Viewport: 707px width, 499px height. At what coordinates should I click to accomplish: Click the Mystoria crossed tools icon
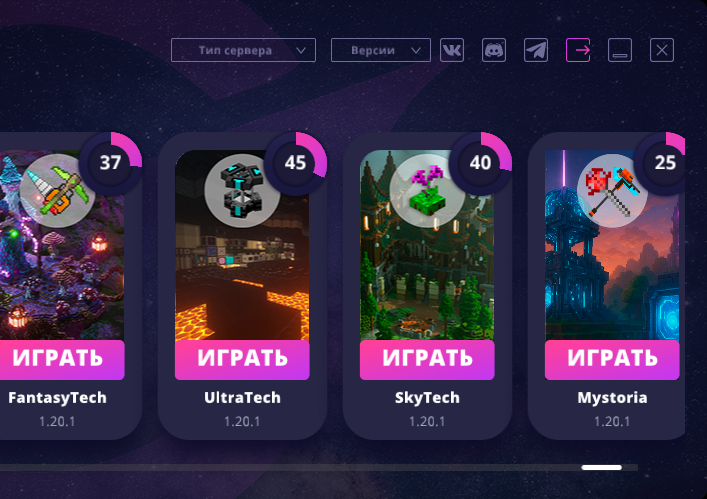(612, 185)
